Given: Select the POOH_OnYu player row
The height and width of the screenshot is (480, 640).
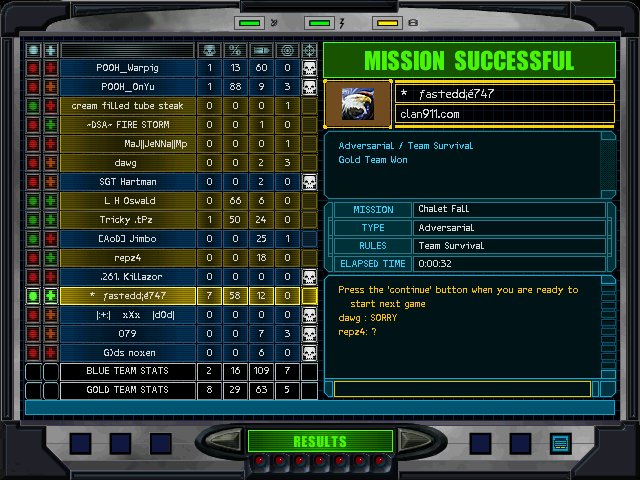Looking at the screenshot, I should 127,86.
